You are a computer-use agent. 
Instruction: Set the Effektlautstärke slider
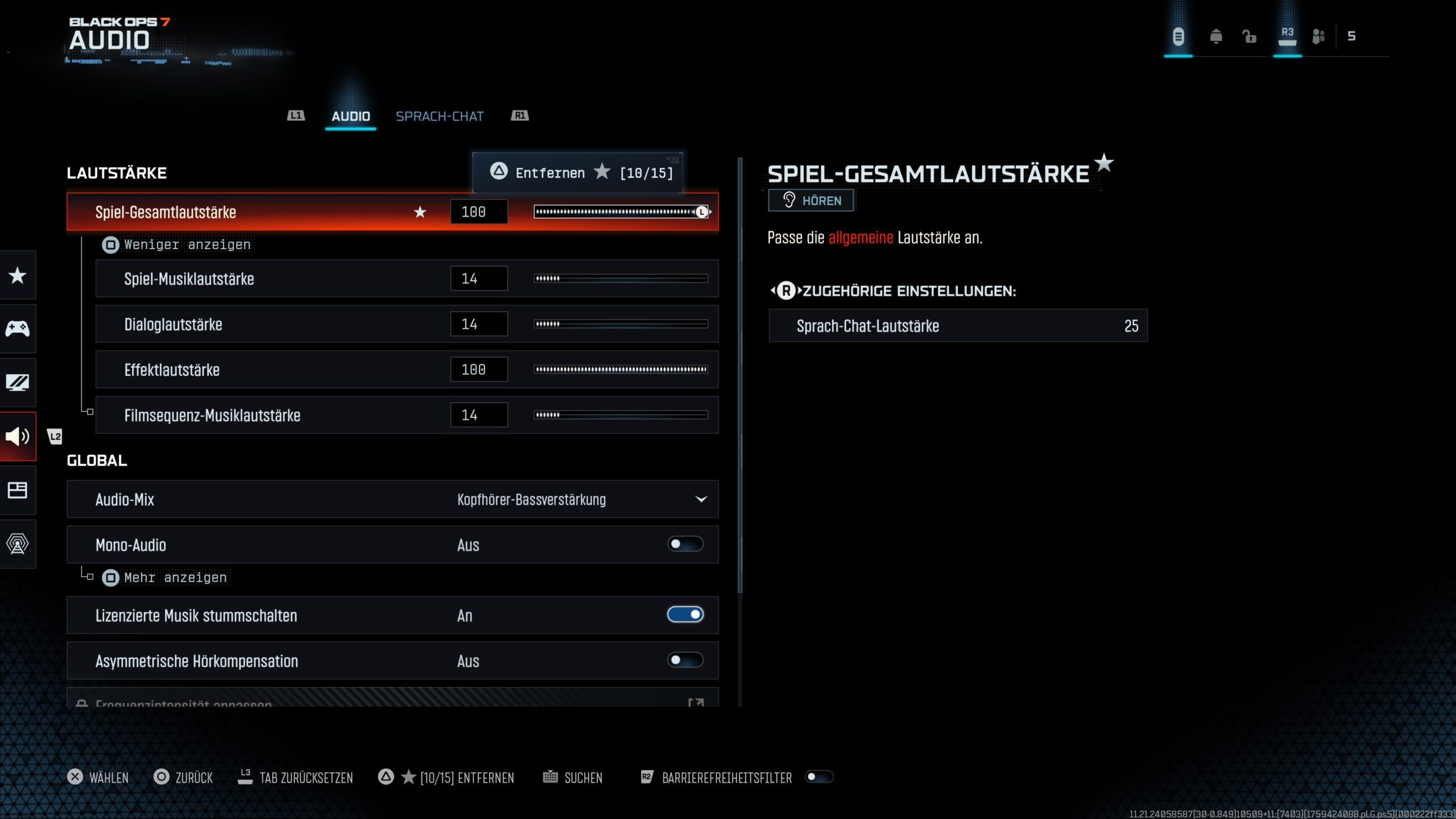pyautogui.click(x=621, y=370)
